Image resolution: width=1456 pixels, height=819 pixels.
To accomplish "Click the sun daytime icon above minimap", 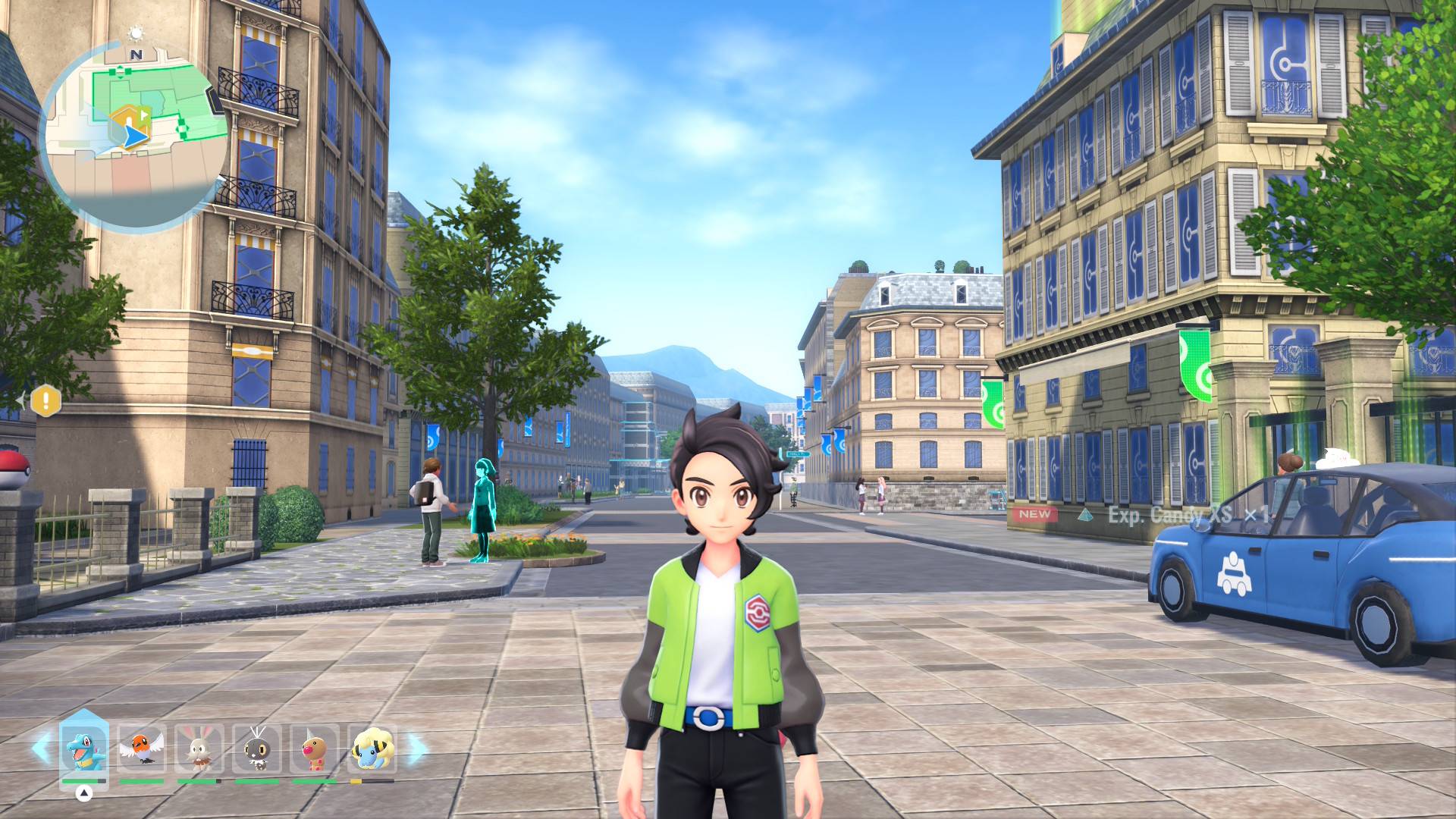I will 136,33.
